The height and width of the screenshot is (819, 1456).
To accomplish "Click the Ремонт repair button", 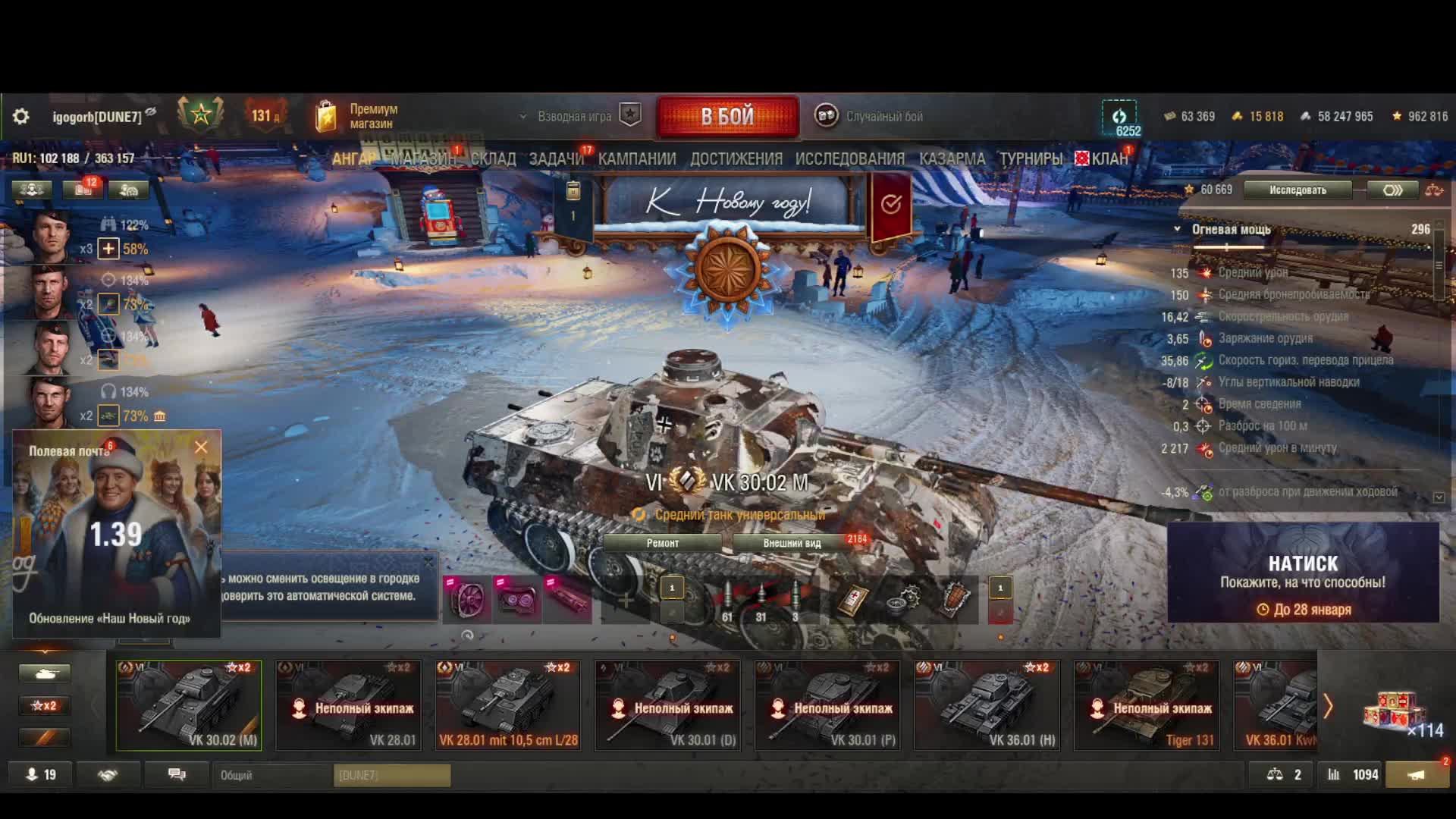I will point(662,543).
